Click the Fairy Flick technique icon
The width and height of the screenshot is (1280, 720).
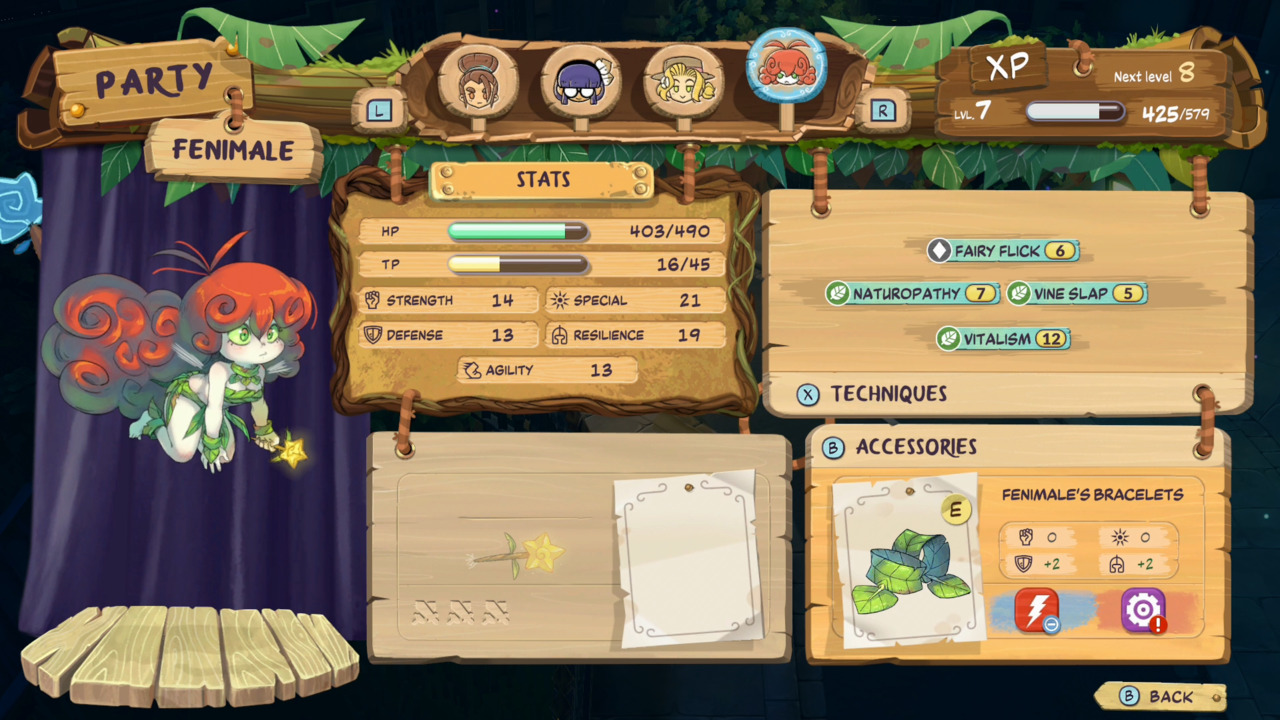pos(941,251)
